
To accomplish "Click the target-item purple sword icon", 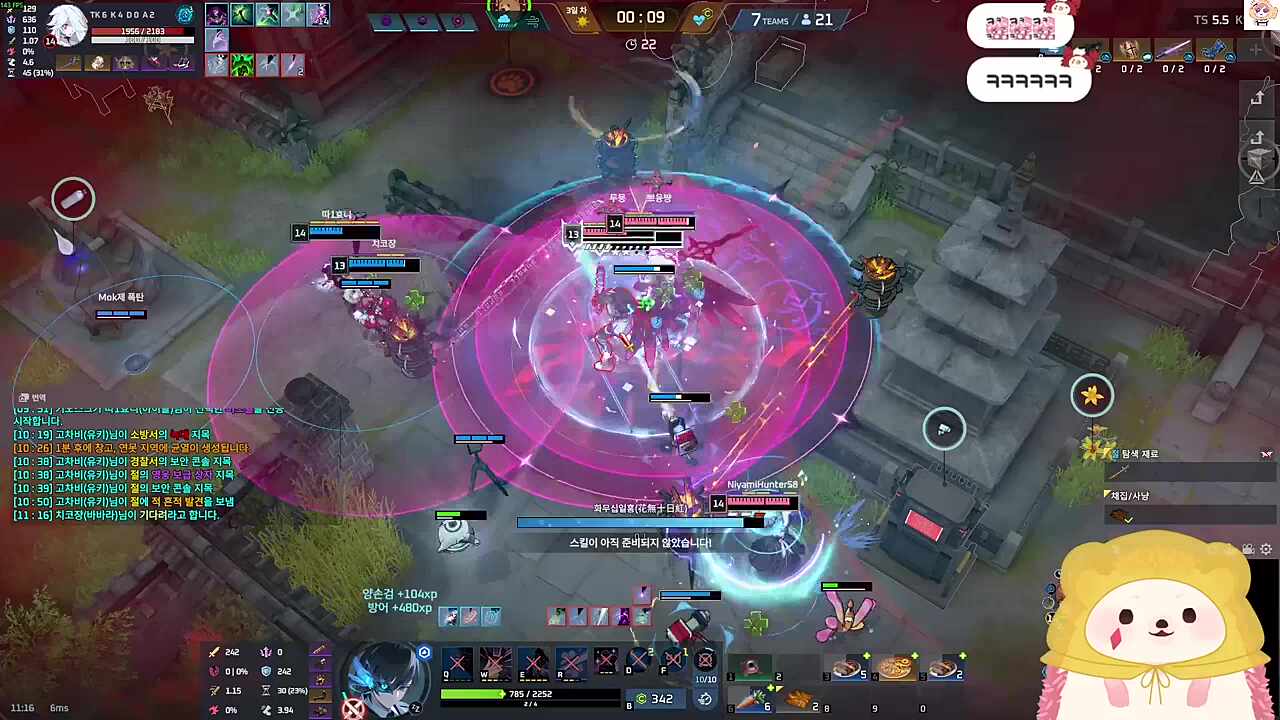I will [1173, 51].
